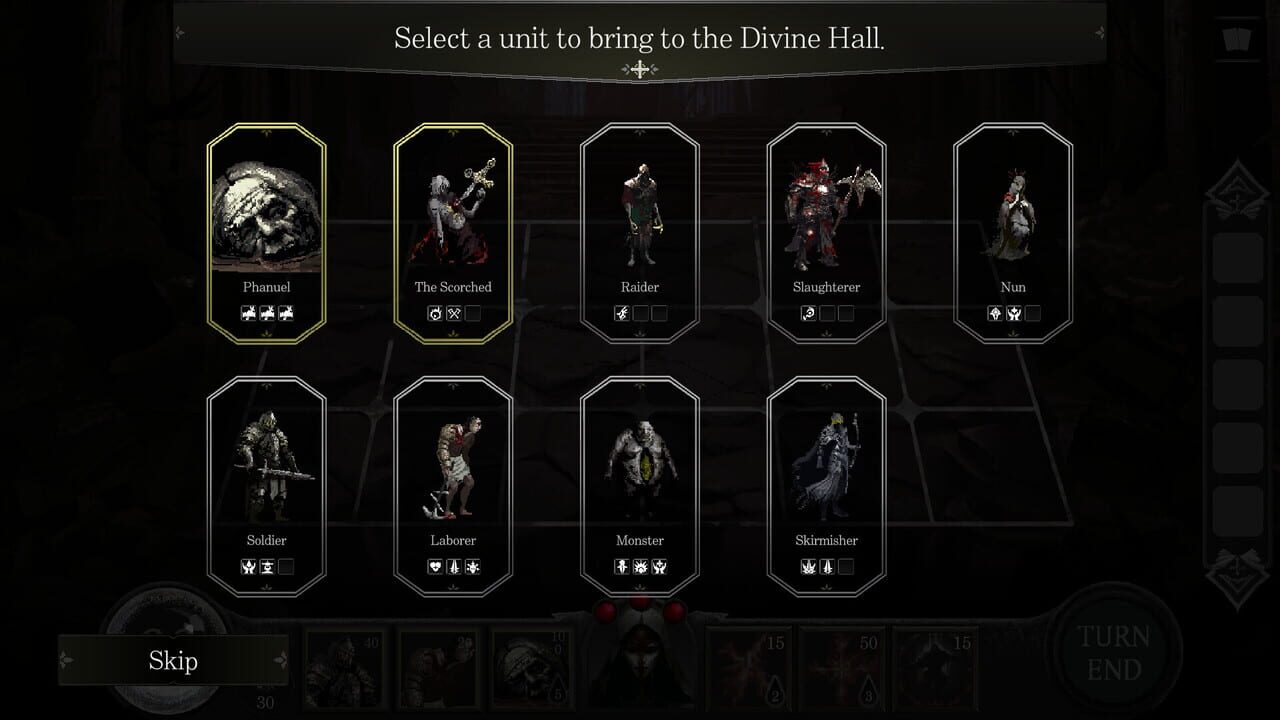This screenshot has height=720, width=1280.
Task: Click the first trait icon under the Nun
Action: click(993, 313)
